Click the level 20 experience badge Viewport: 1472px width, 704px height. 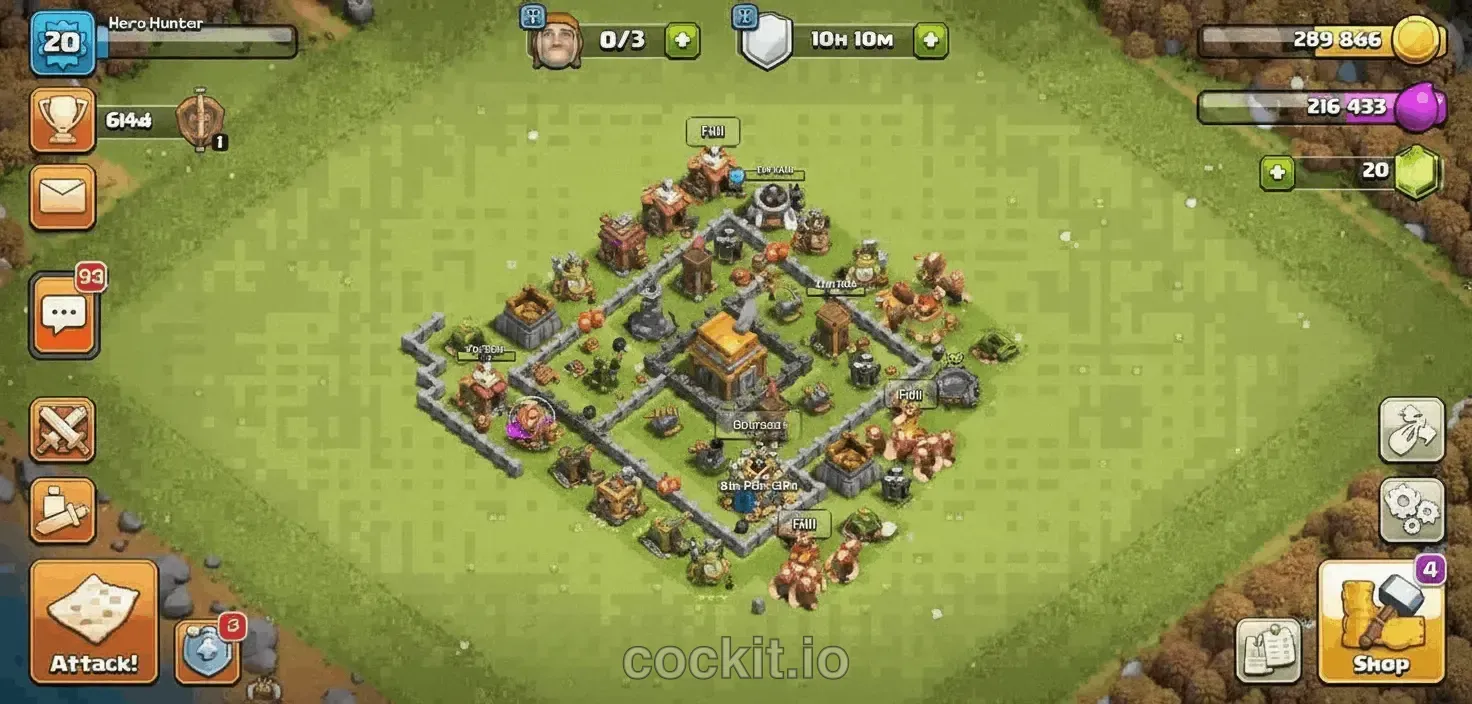pos(62,42)
